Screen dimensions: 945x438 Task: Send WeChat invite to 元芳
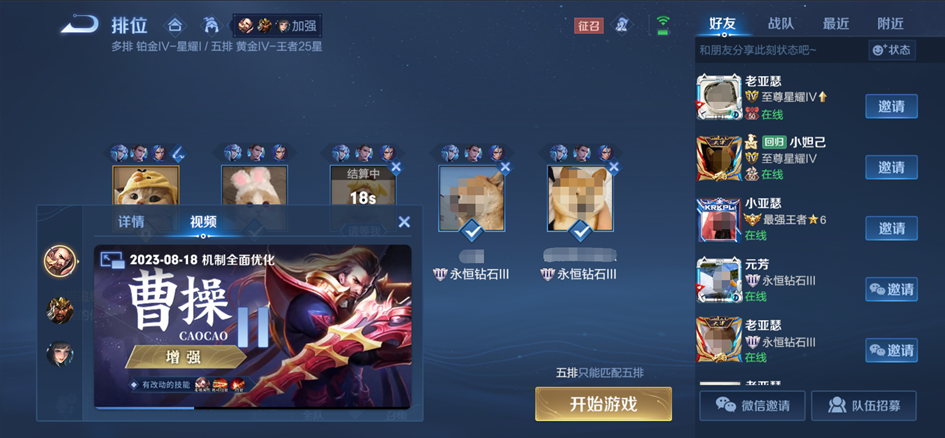point(891,289)
